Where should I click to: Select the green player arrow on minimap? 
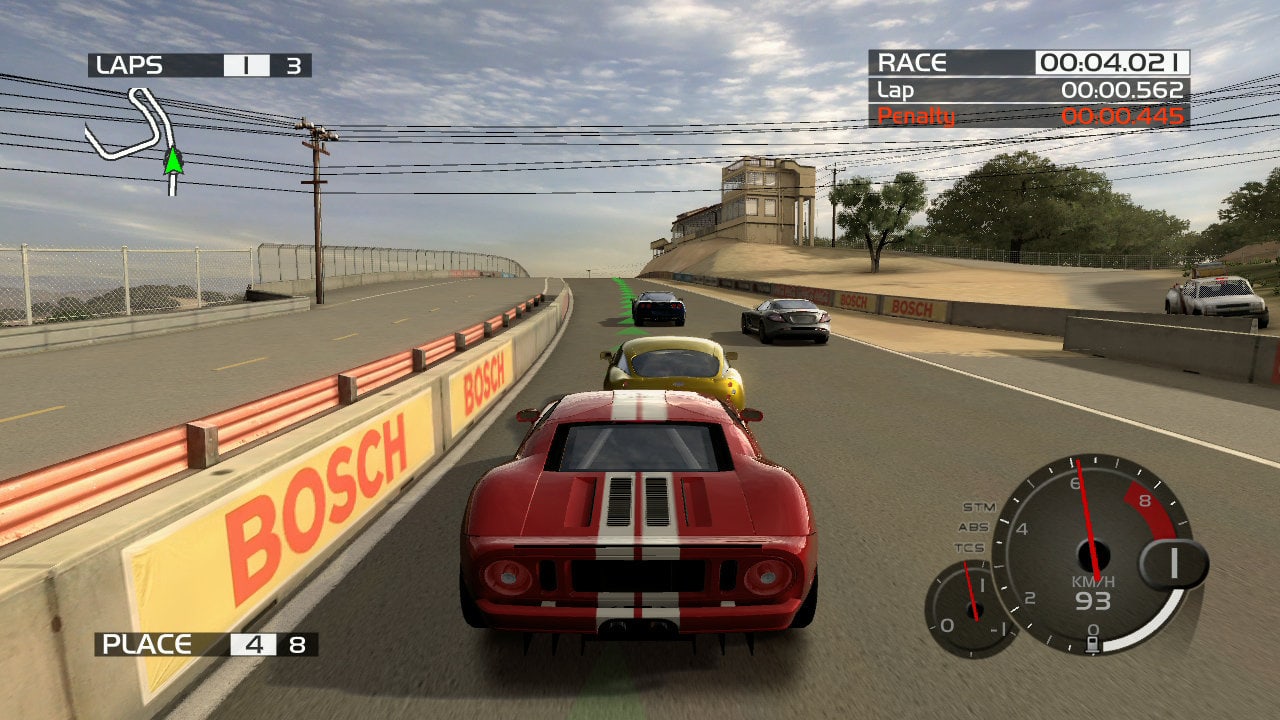coord(174,160)
